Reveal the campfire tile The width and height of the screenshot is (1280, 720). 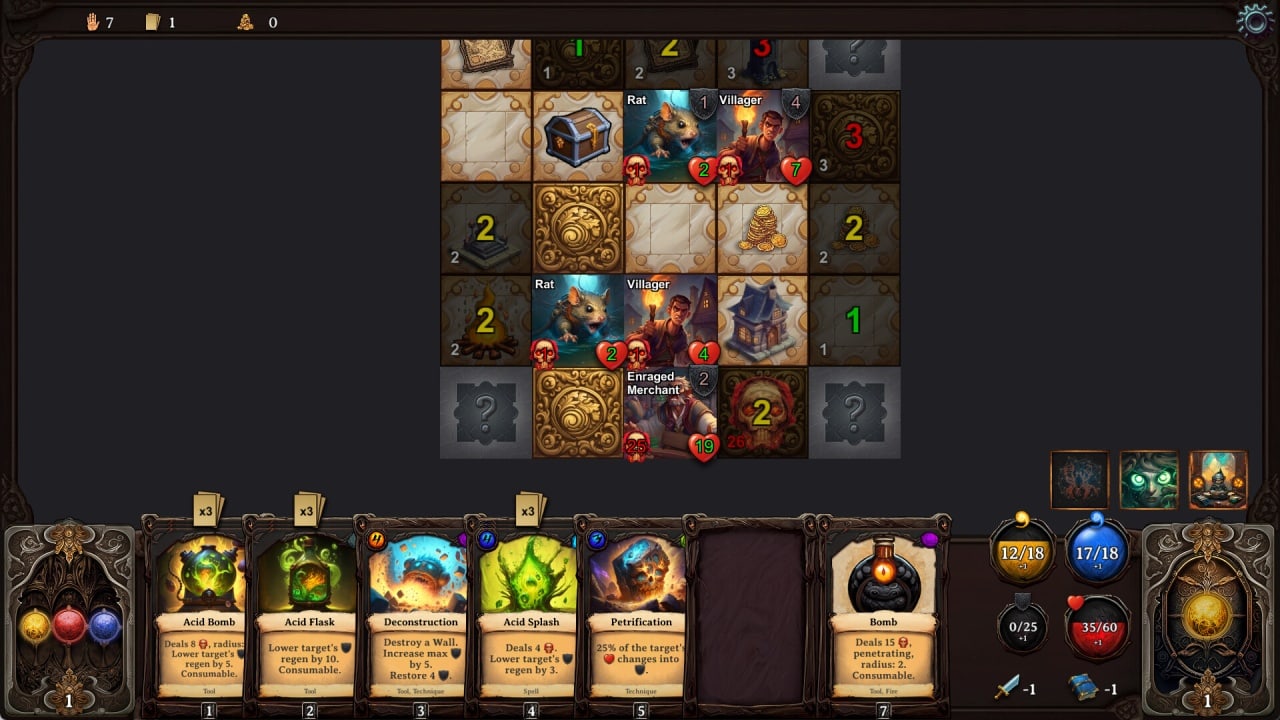coord(486,321)
